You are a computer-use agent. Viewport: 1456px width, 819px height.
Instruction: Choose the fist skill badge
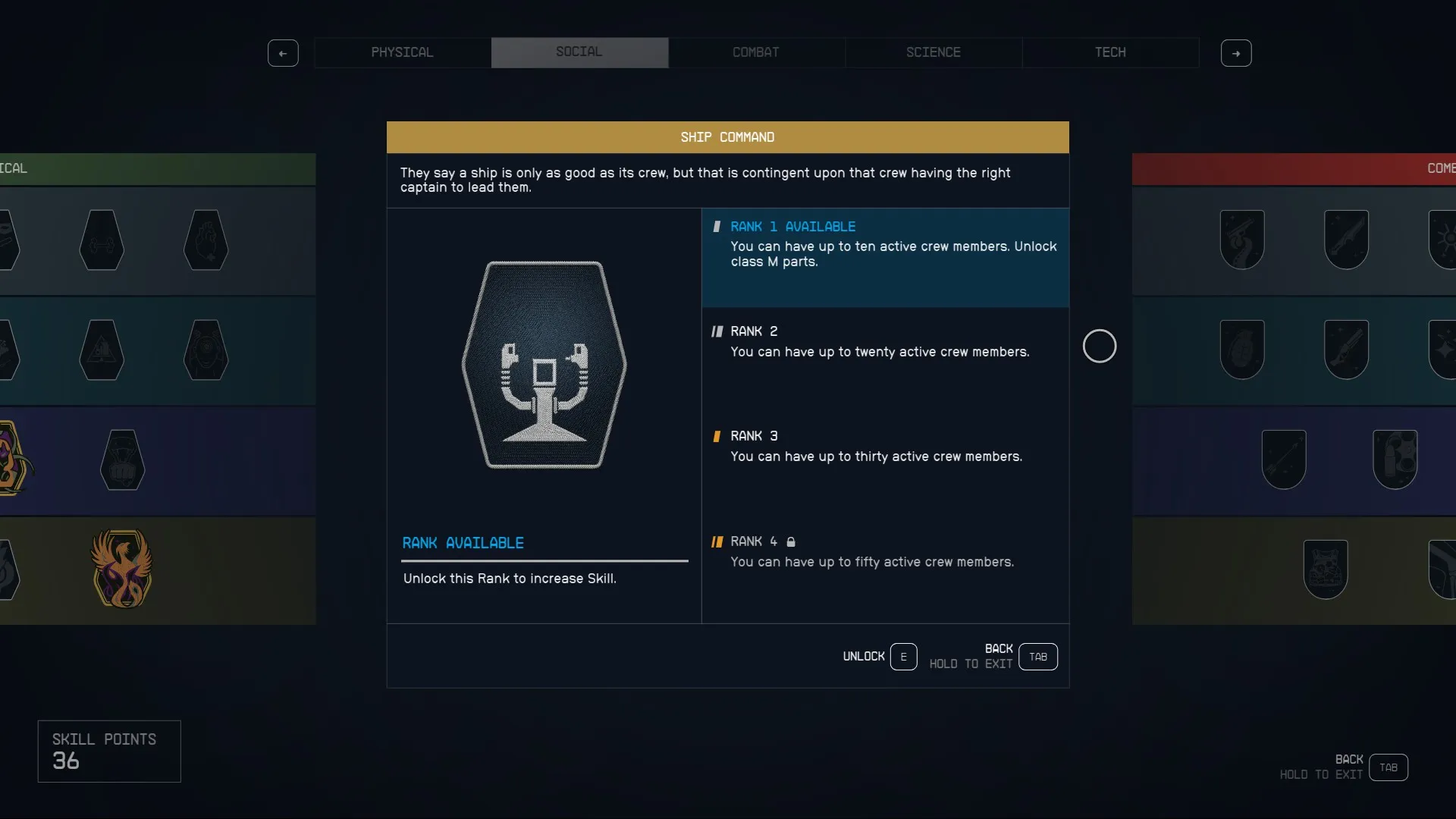(122, 460)
